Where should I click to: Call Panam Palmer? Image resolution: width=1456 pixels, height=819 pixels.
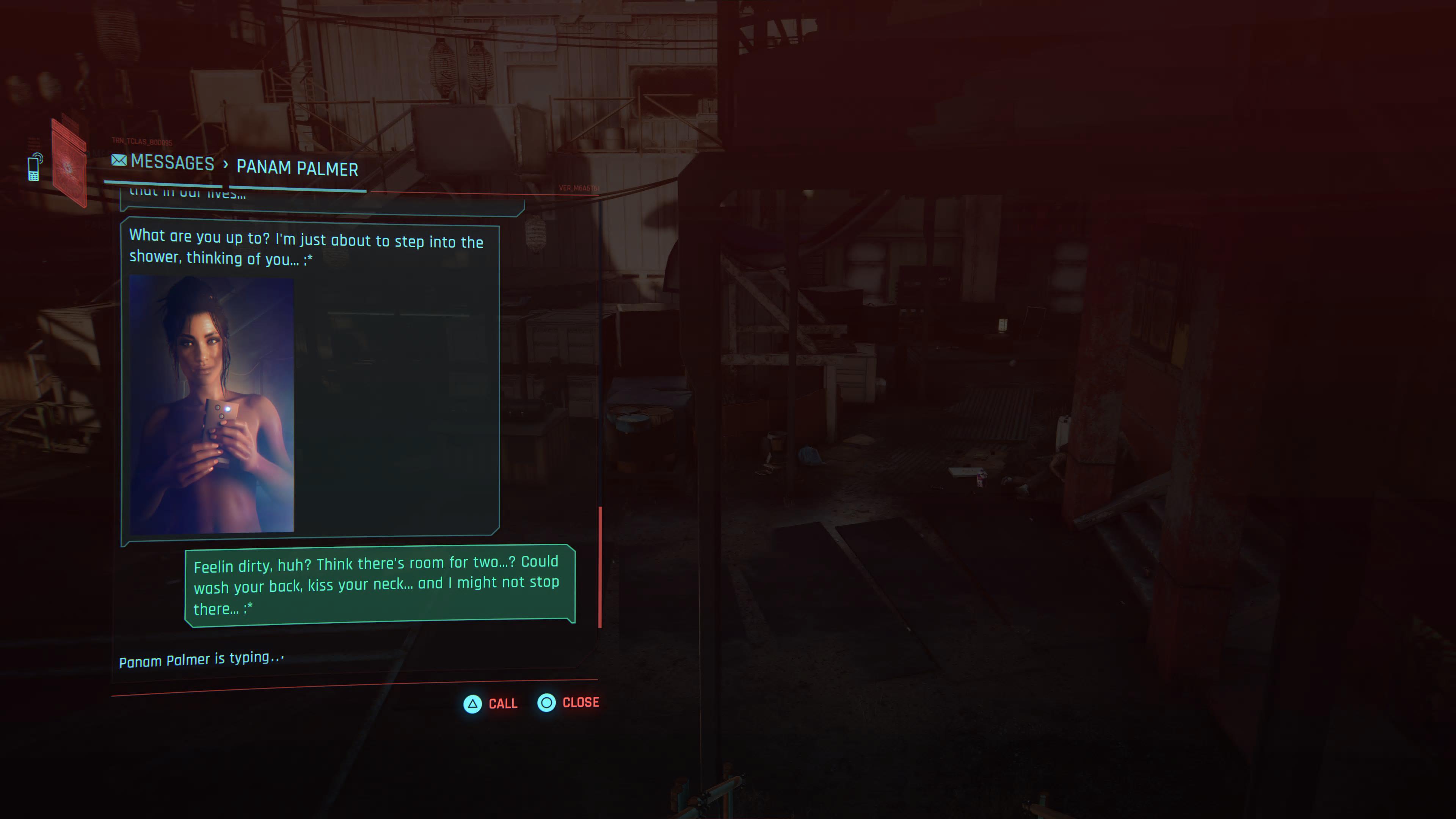click(490, 704)
